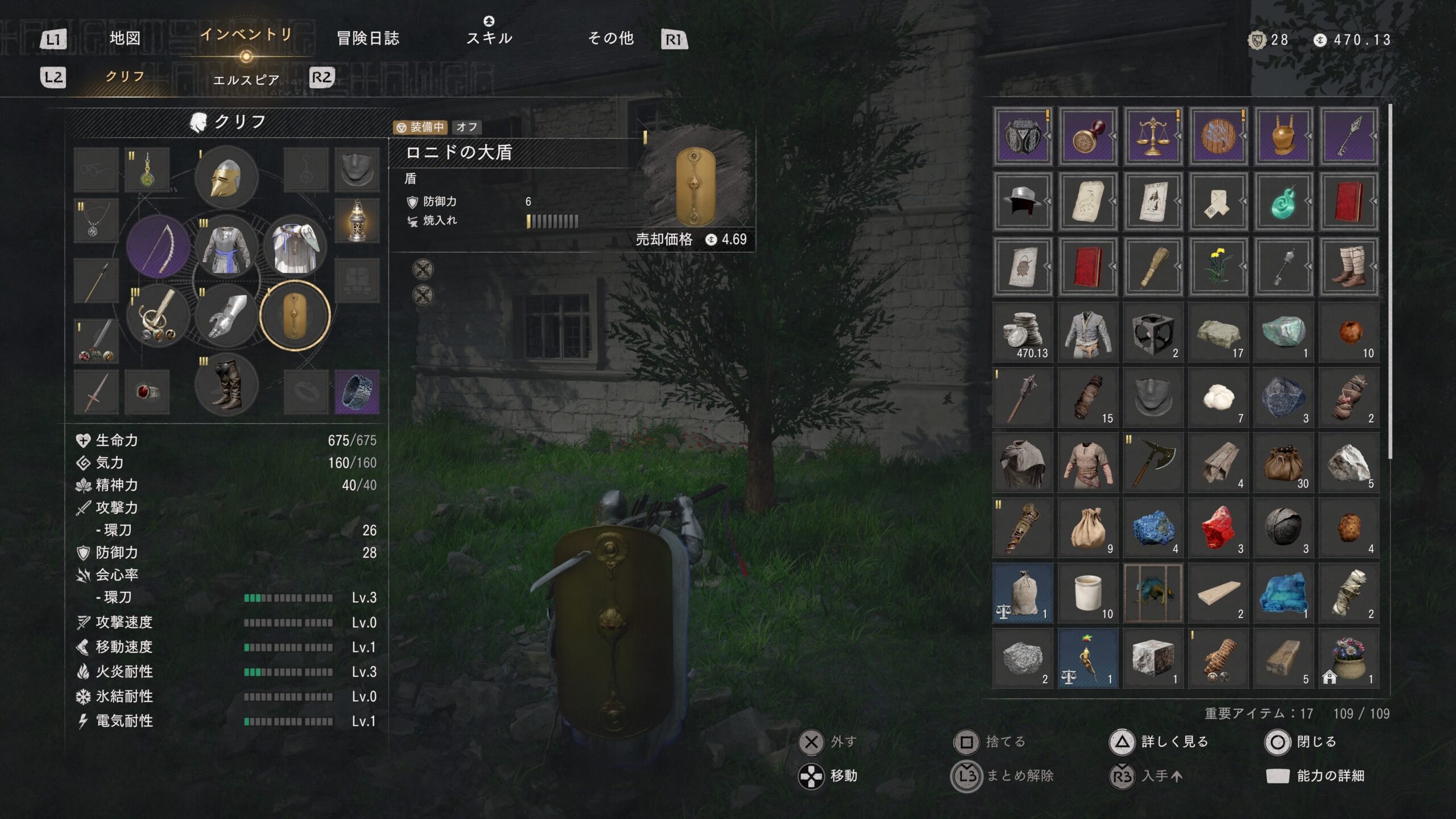Open the 地図 map tab
Viewport: 1456px width, 819px height.
[125, 39]
